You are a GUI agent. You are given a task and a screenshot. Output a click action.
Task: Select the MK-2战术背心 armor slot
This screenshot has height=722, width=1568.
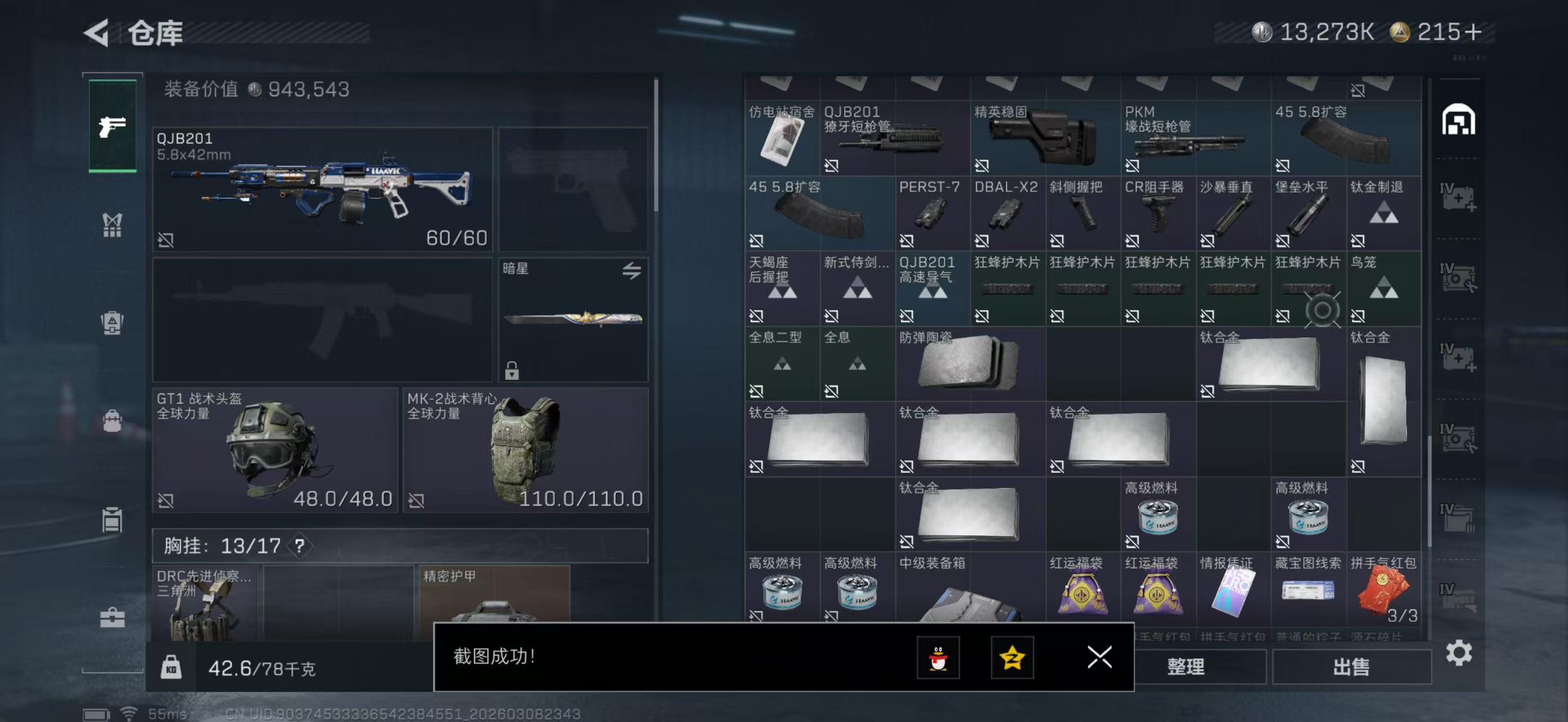525,449
